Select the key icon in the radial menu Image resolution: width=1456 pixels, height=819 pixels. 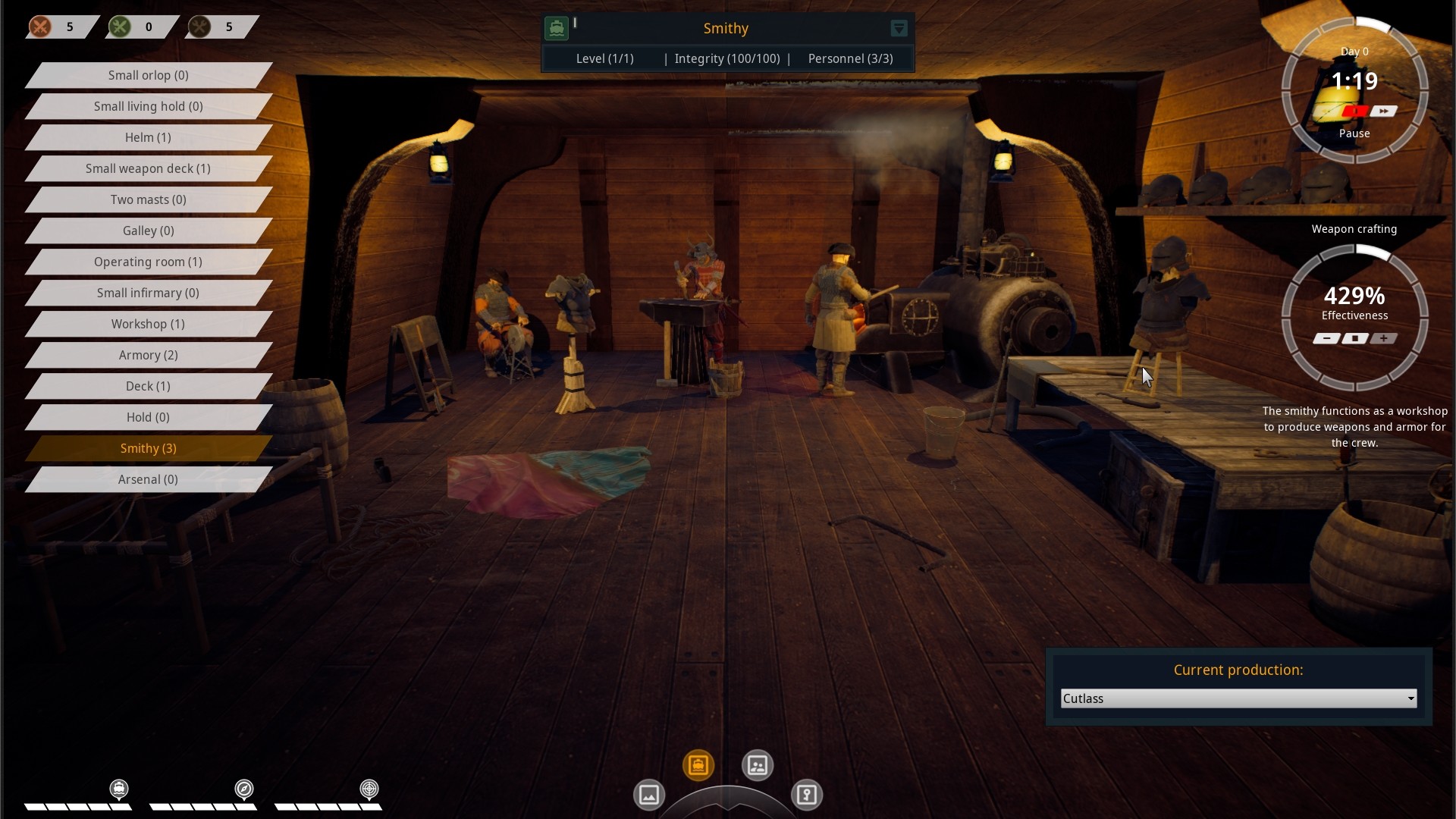tap(808, 795)
